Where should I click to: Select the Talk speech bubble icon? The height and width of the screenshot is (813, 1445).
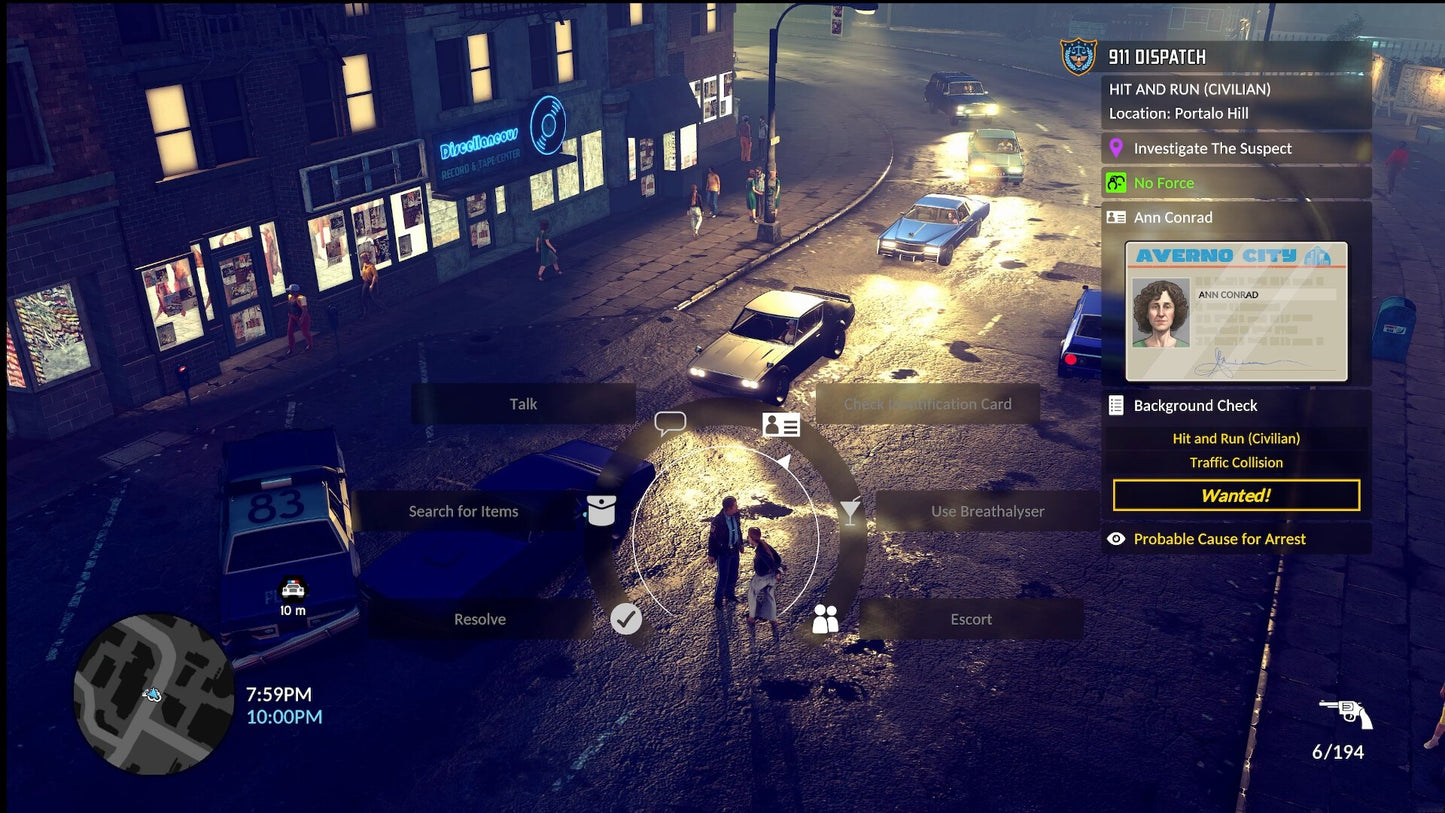[x=668, y=422]
